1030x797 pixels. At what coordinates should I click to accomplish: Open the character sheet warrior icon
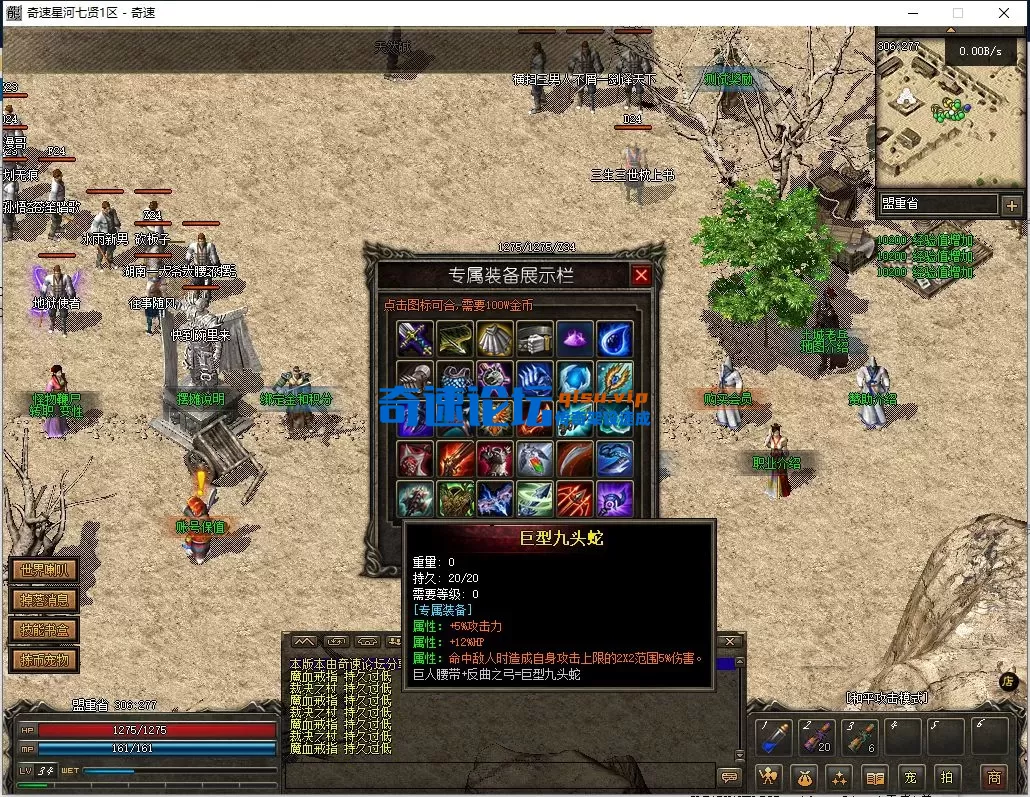tap(768, 777)
